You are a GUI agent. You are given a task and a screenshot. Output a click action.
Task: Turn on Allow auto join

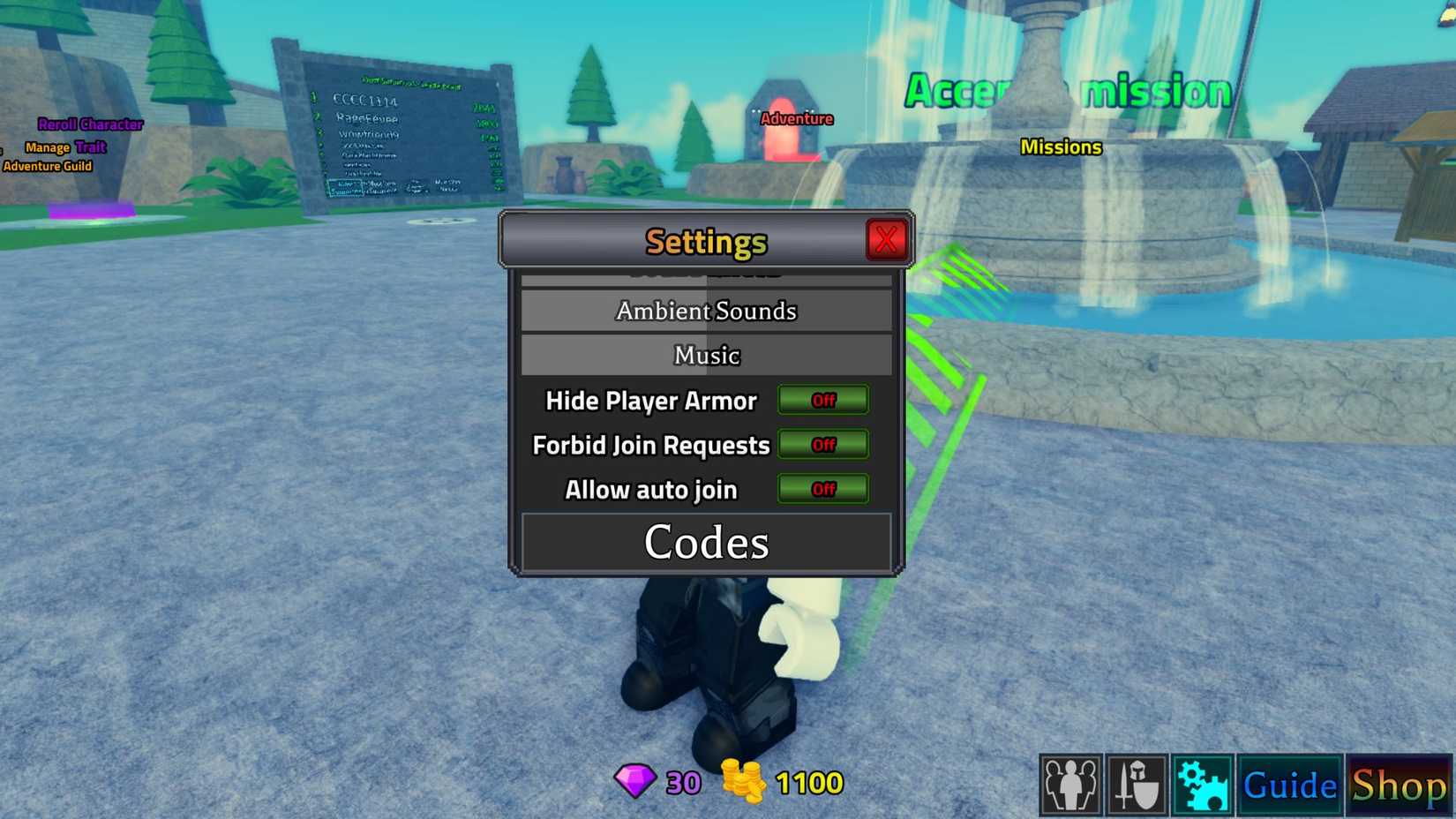pyautogui.click(x=822, y=489)
